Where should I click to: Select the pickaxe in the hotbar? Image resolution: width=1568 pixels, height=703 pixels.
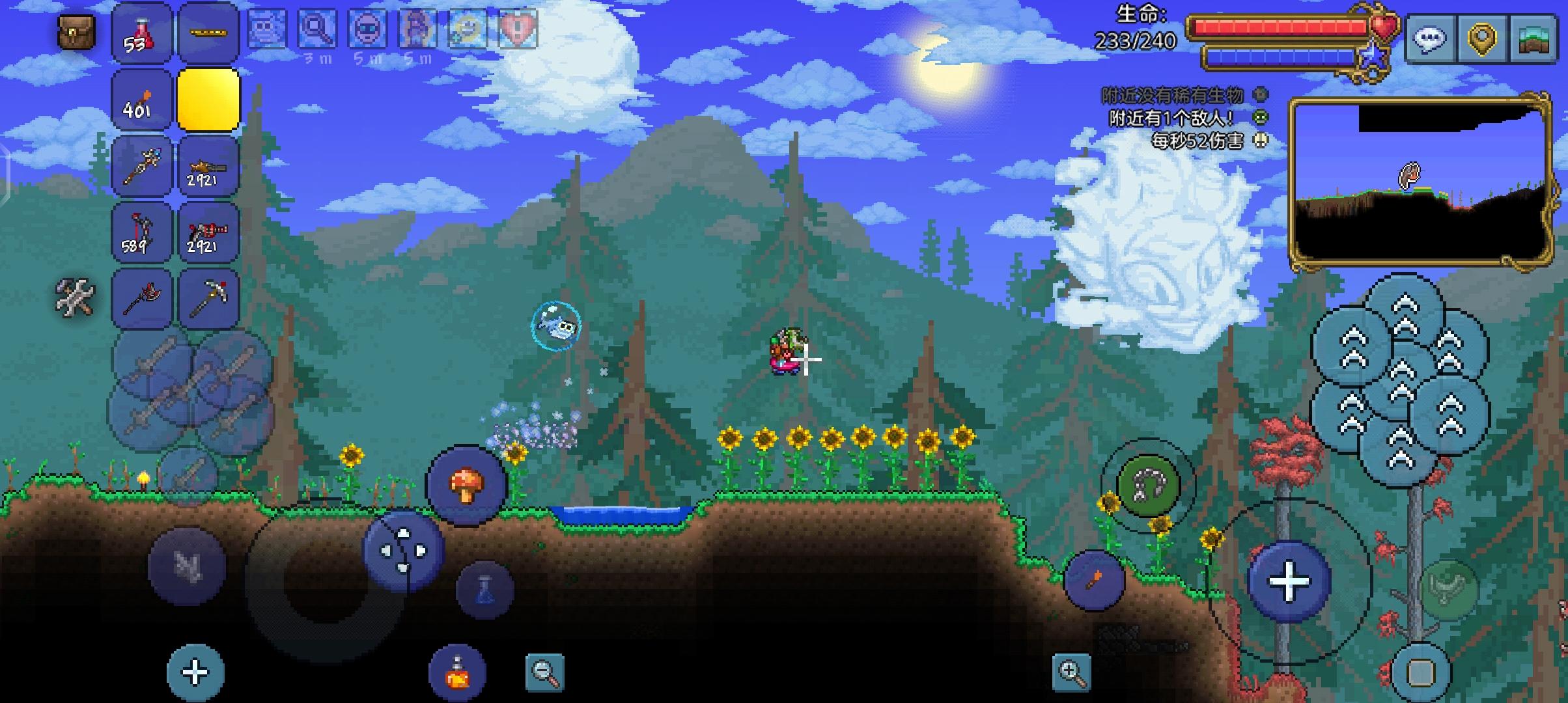click(208, 298)
